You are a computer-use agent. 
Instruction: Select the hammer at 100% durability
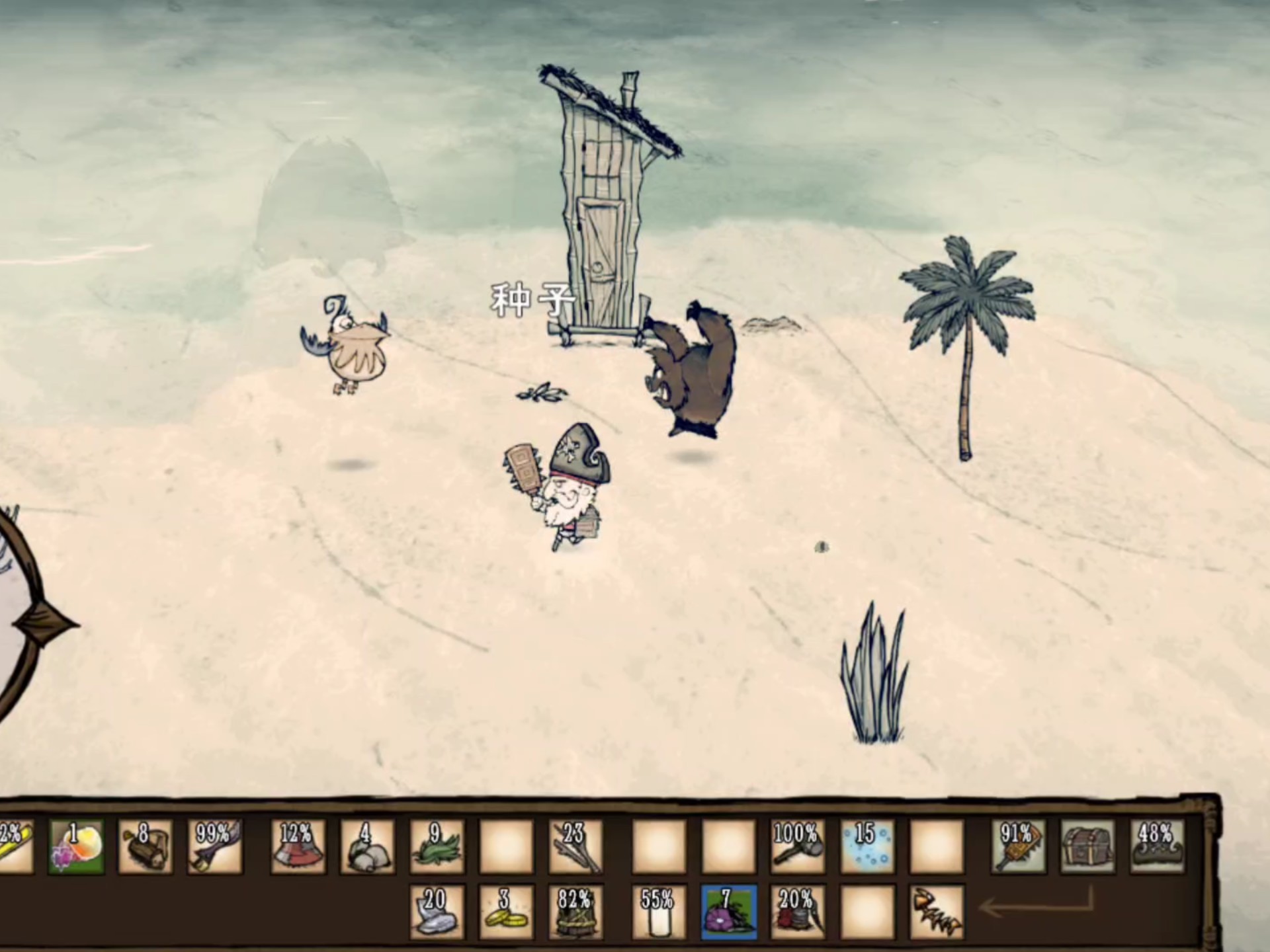tap(797, 847)
